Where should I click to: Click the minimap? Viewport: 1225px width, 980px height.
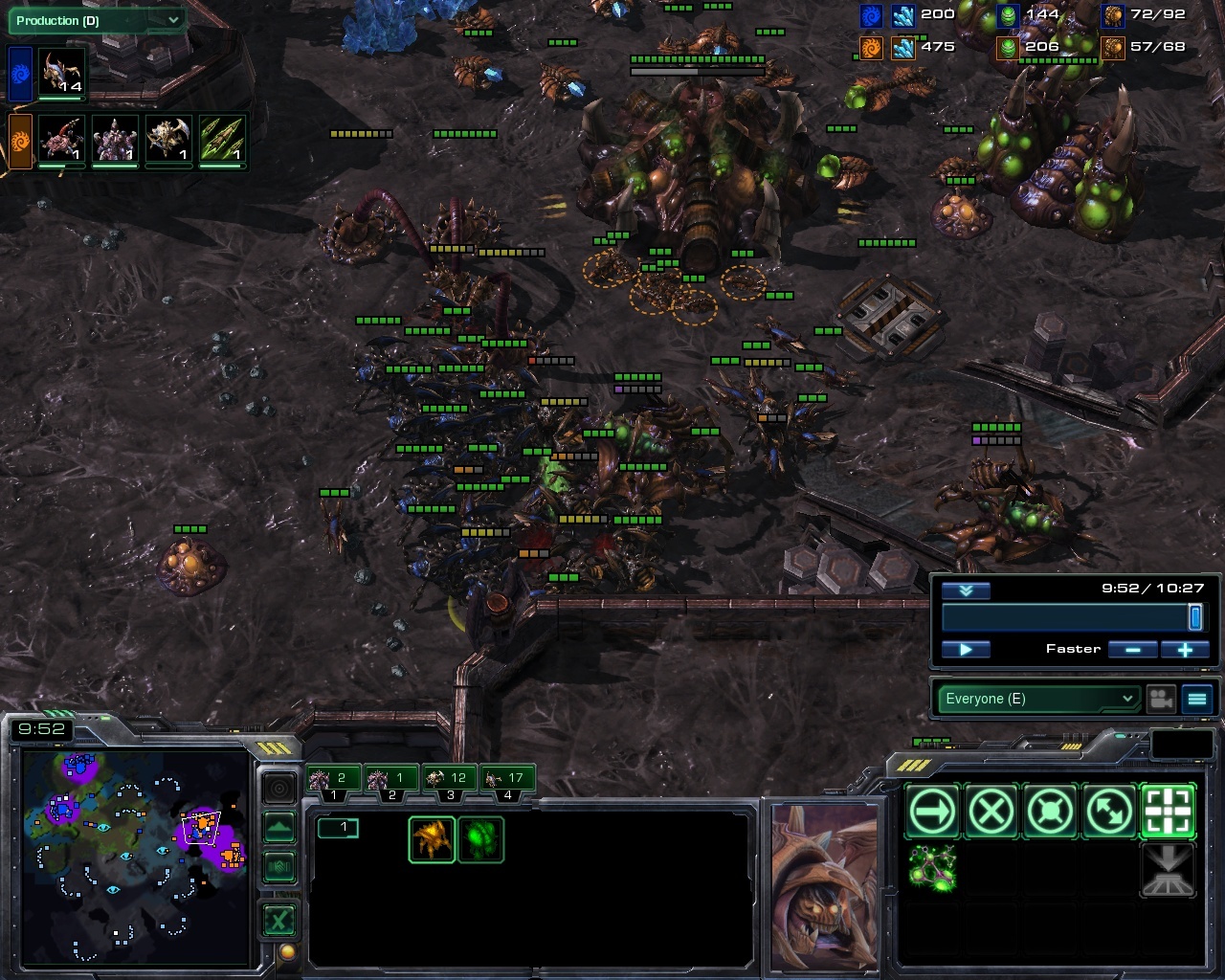[134, 857]
